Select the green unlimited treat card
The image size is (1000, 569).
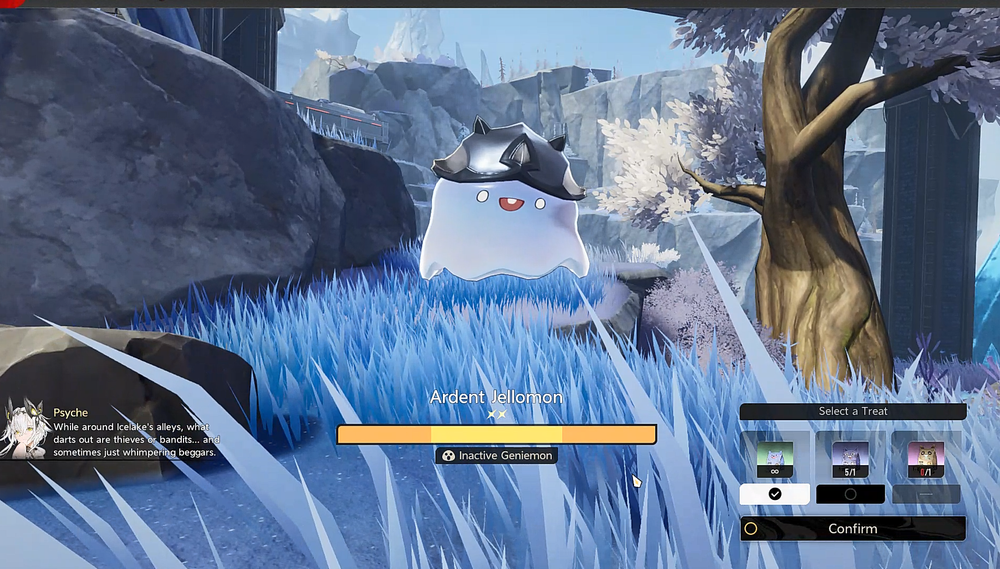(775, 459)
